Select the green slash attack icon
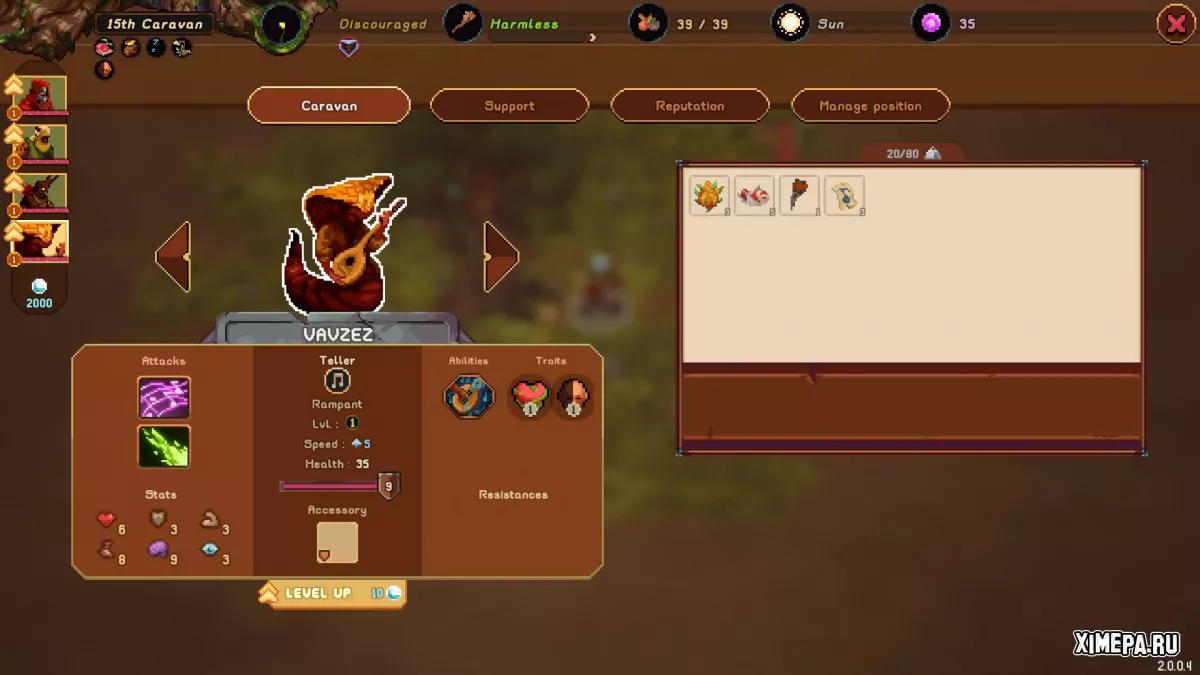 point(164,446)
